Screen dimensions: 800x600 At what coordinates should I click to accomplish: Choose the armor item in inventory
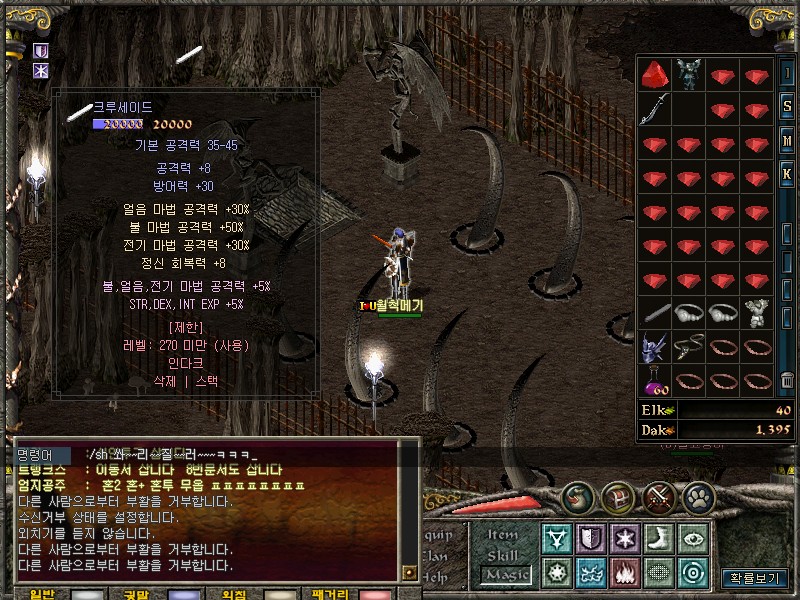(x=688, y=75)
